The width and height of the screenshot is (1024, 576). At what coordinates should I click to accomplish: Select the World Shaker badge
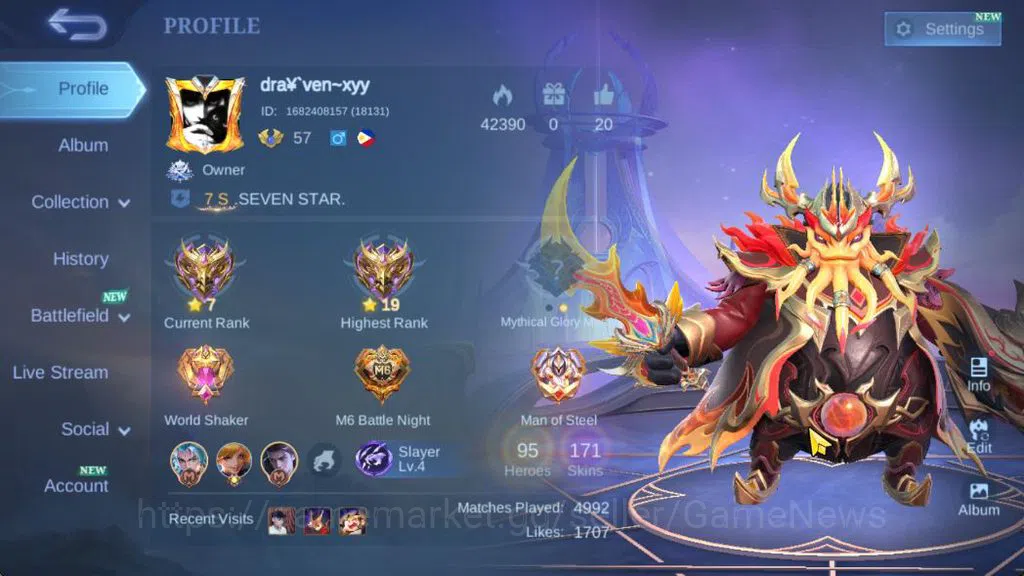[x=205, y=375]
